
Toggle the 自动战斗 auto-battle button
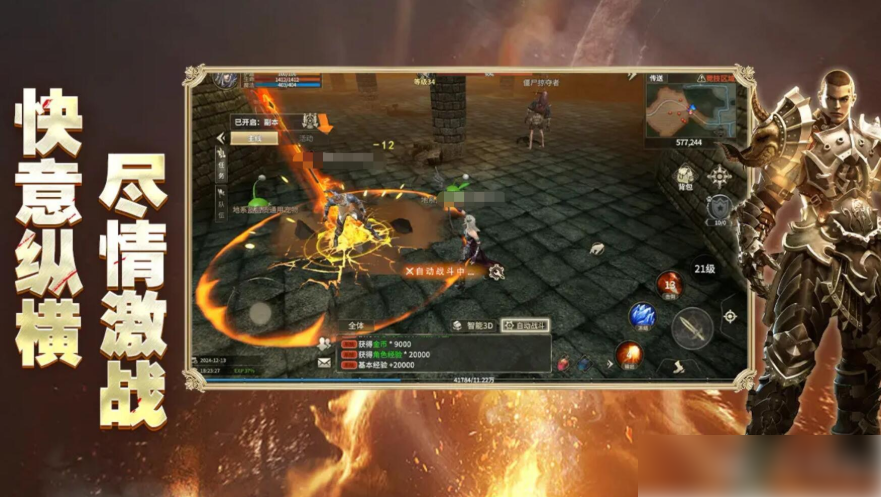[x=525, y=326]
